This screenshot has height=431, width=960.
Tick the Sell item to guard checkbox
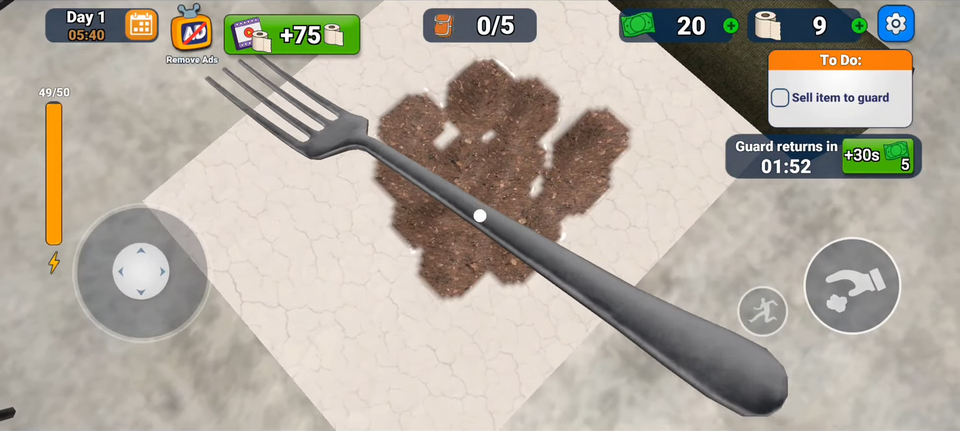point(780,98)
